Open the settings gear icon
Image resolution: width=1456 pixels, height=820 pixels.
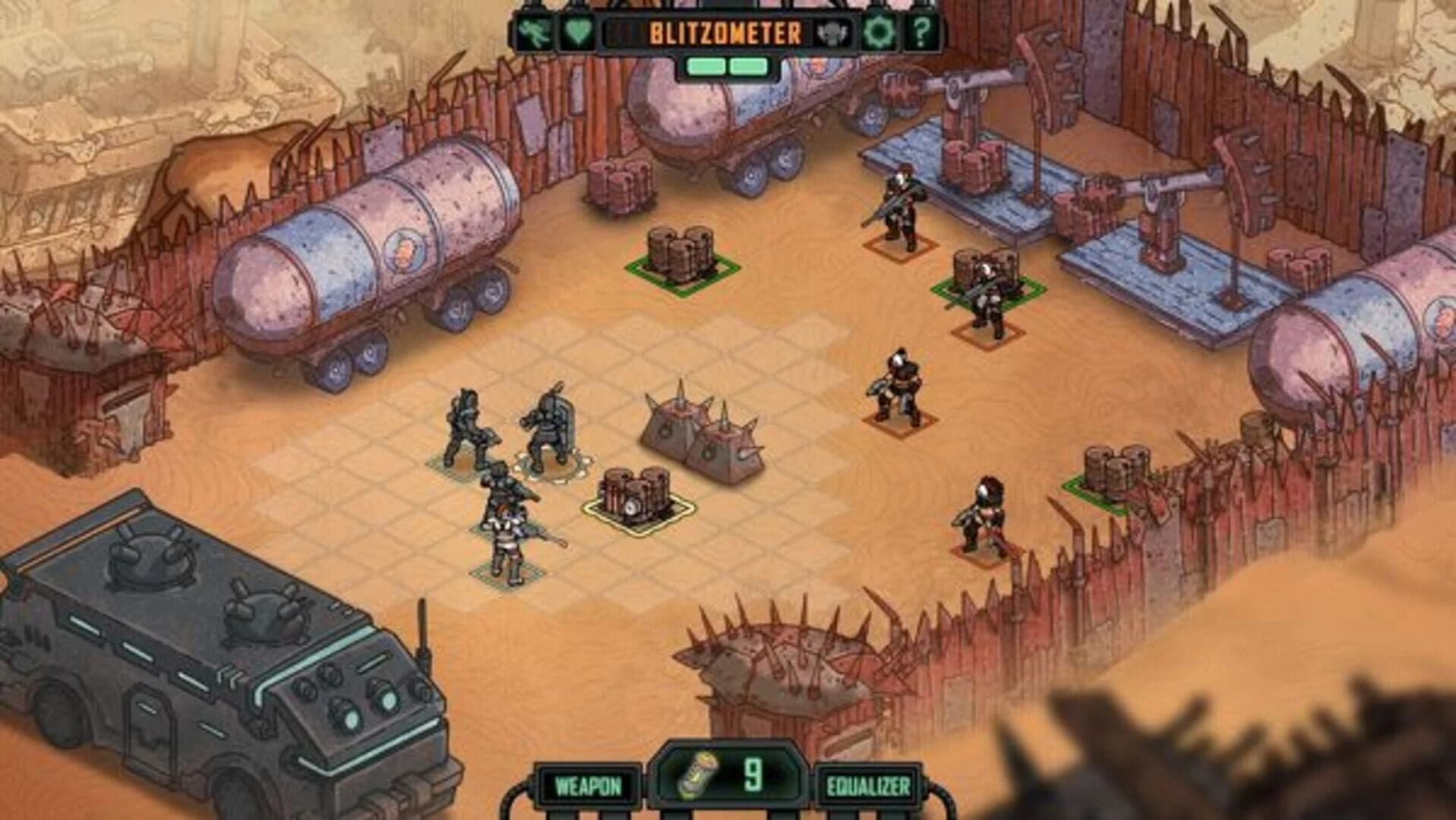click(880, 33)
